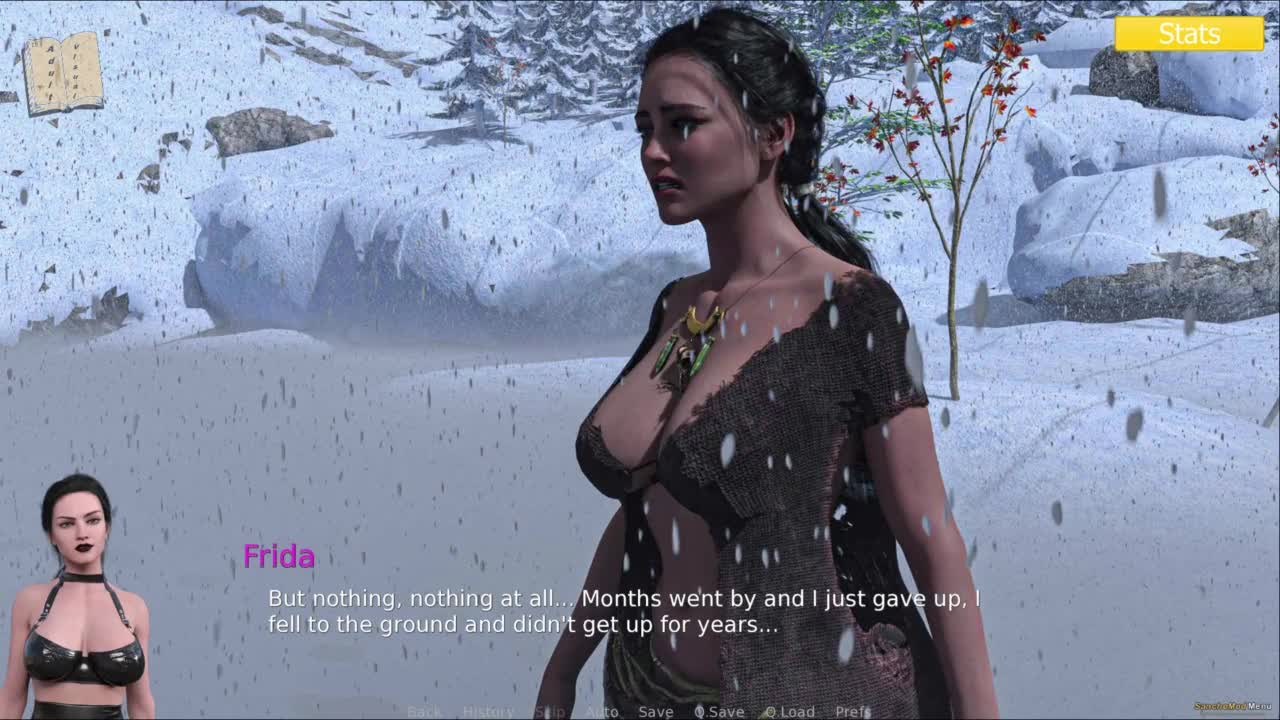Open the SanchoMod Menu
Viewport: 1280px width, 720px height.
pyautogui.click(x=1233, y=706)
